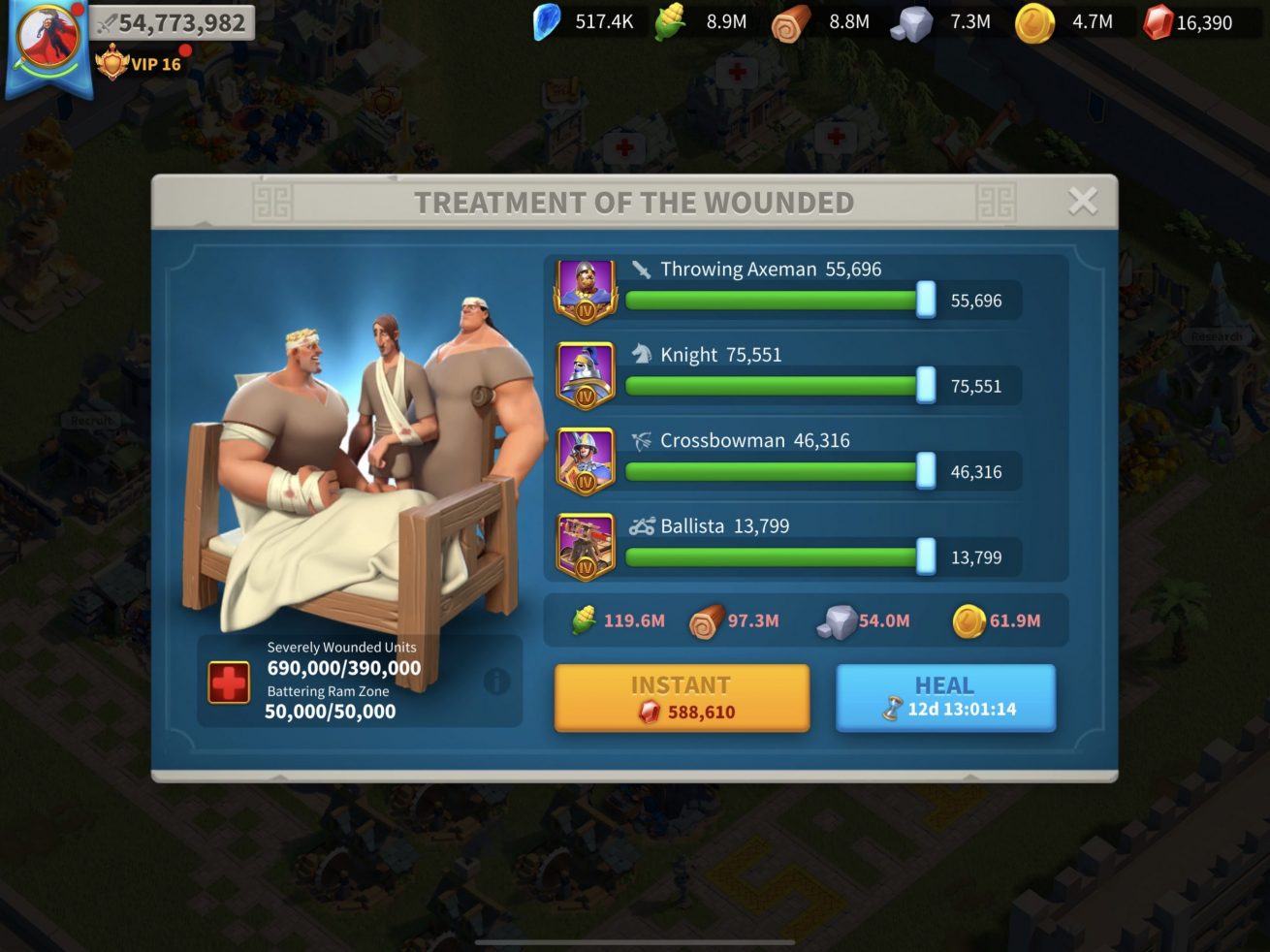Select the Crossbowman unit portrait
The height and width of the screenshot is (952, 1270).
pyautogui.click(x=585, y=461)
